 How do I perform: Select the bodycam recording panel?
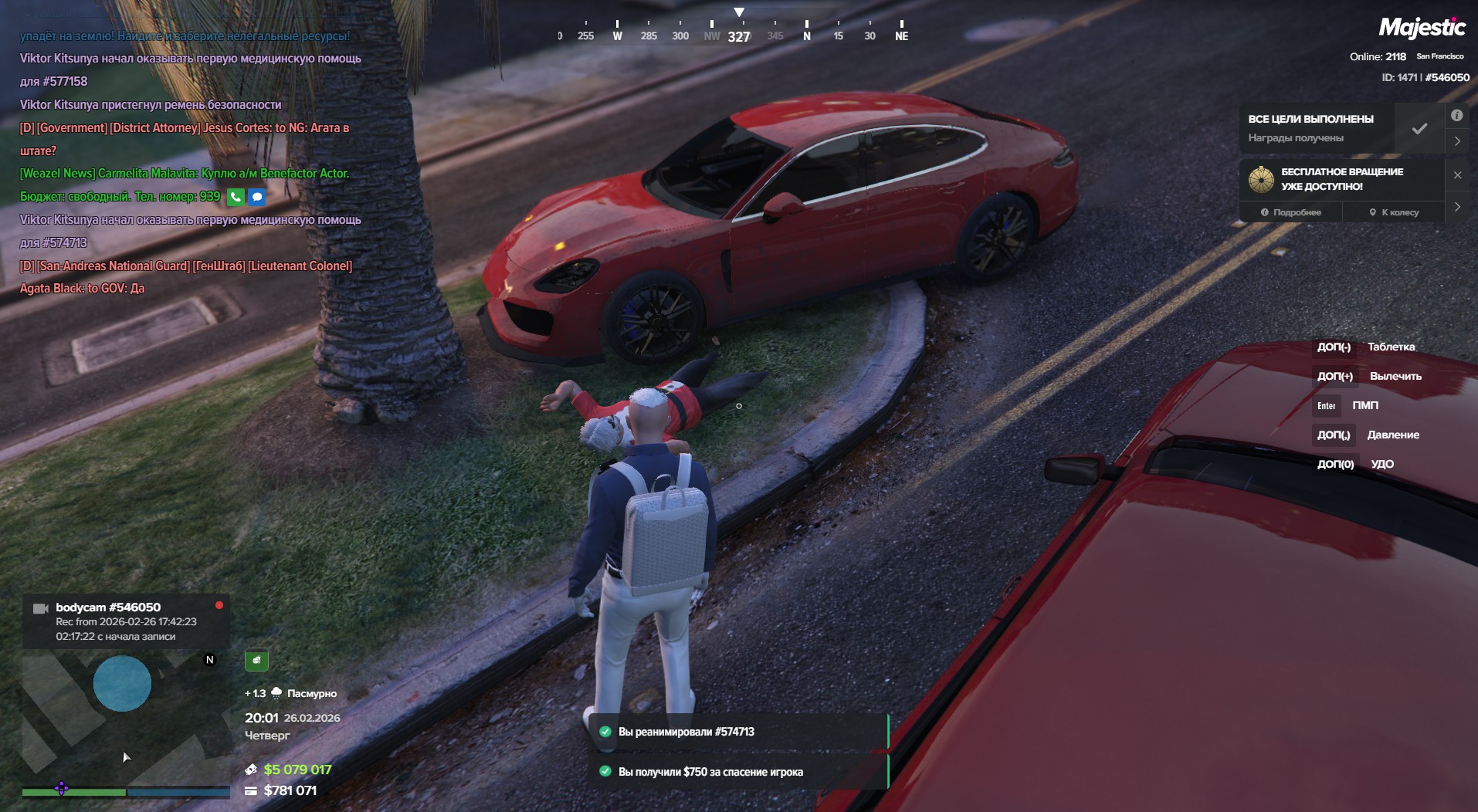click(x=125, y=621)
